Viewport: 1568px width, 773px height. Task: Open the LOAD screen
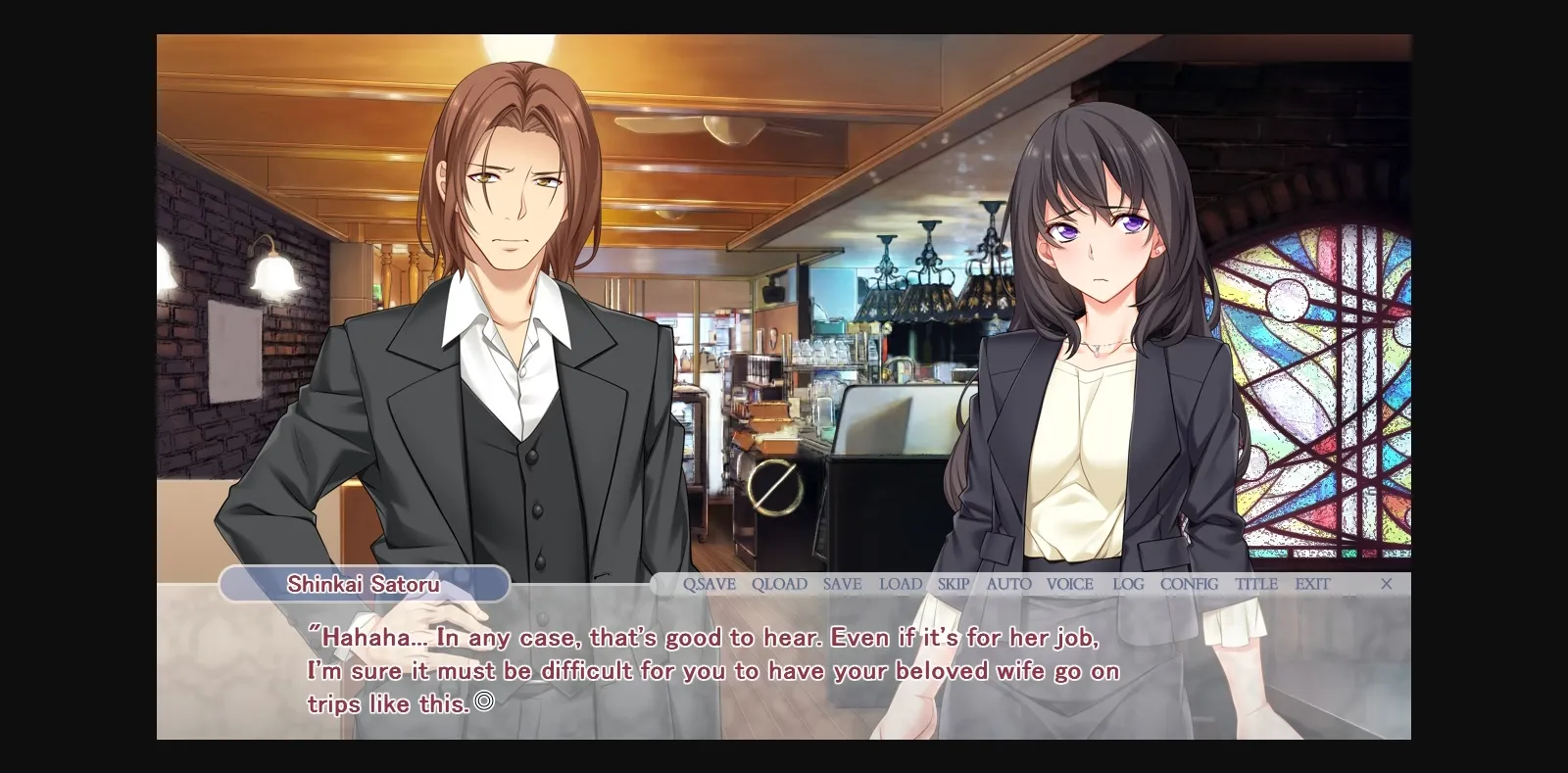(x=900, y=583)
